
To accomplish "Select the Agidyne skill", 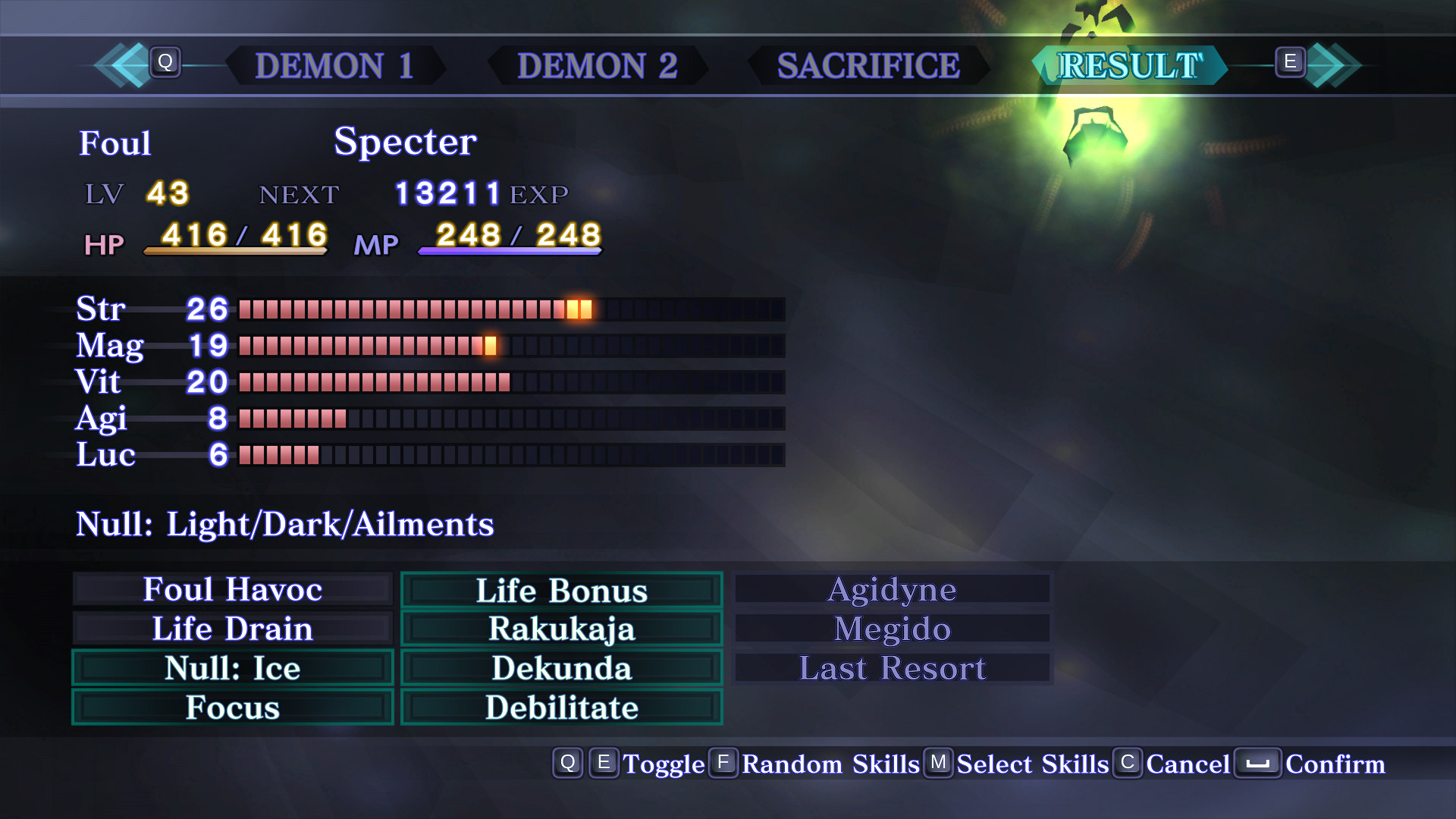I will click(891, 590).
